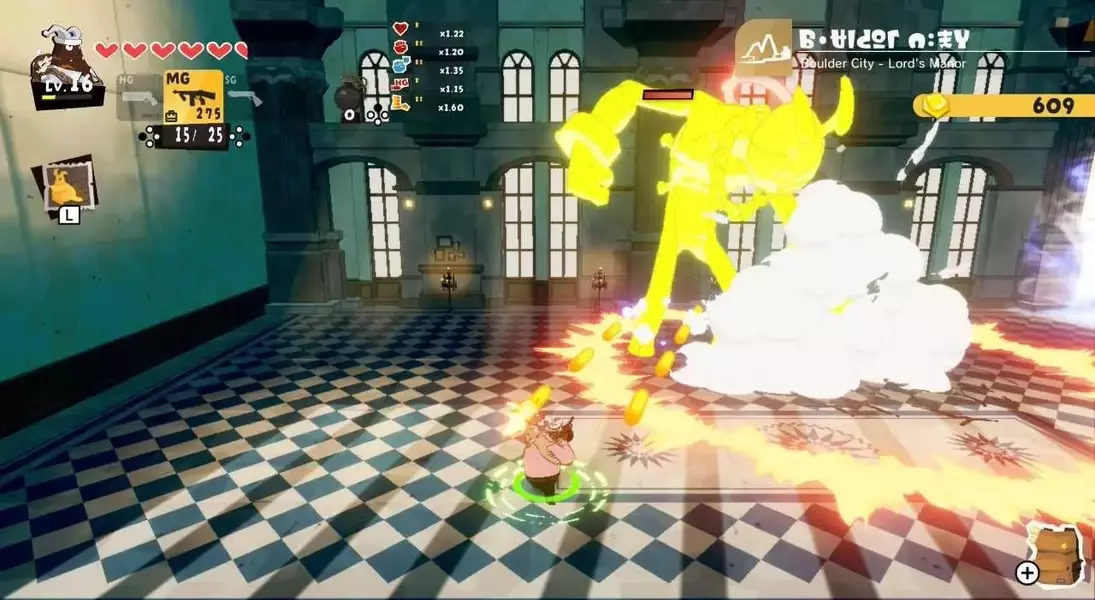This screenshot has height=600, width=1095.
Task: Activate the yellow slug companion stamp
Action: (65, 185)
